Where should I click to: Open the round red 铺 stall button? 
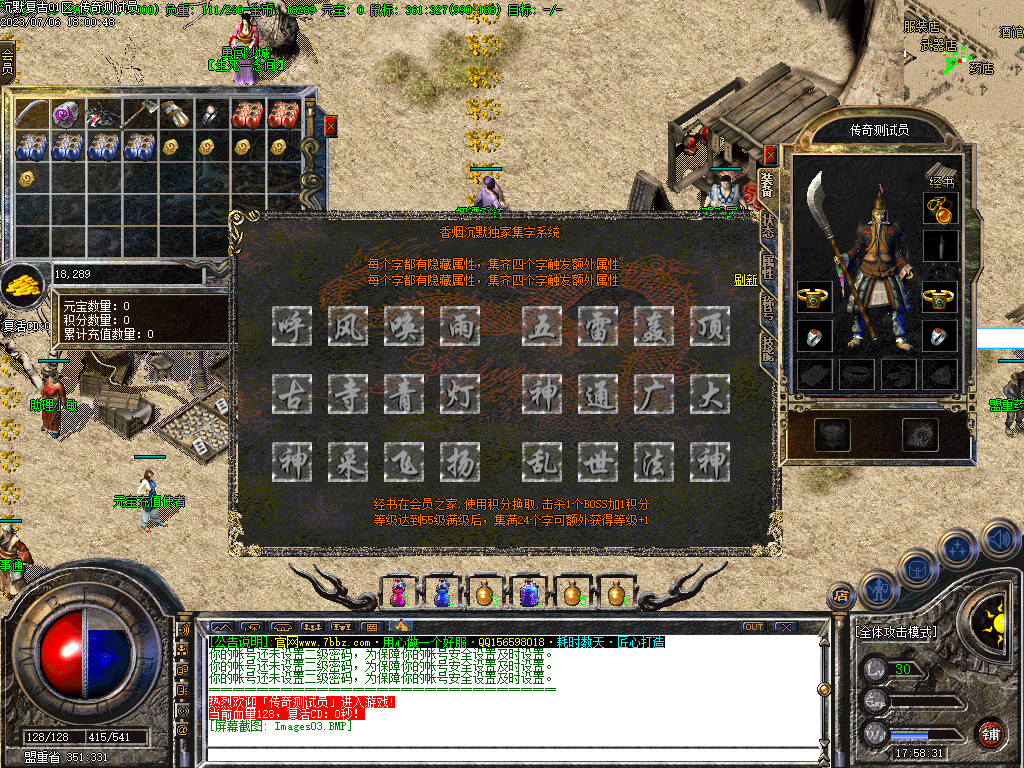point(990,733)
